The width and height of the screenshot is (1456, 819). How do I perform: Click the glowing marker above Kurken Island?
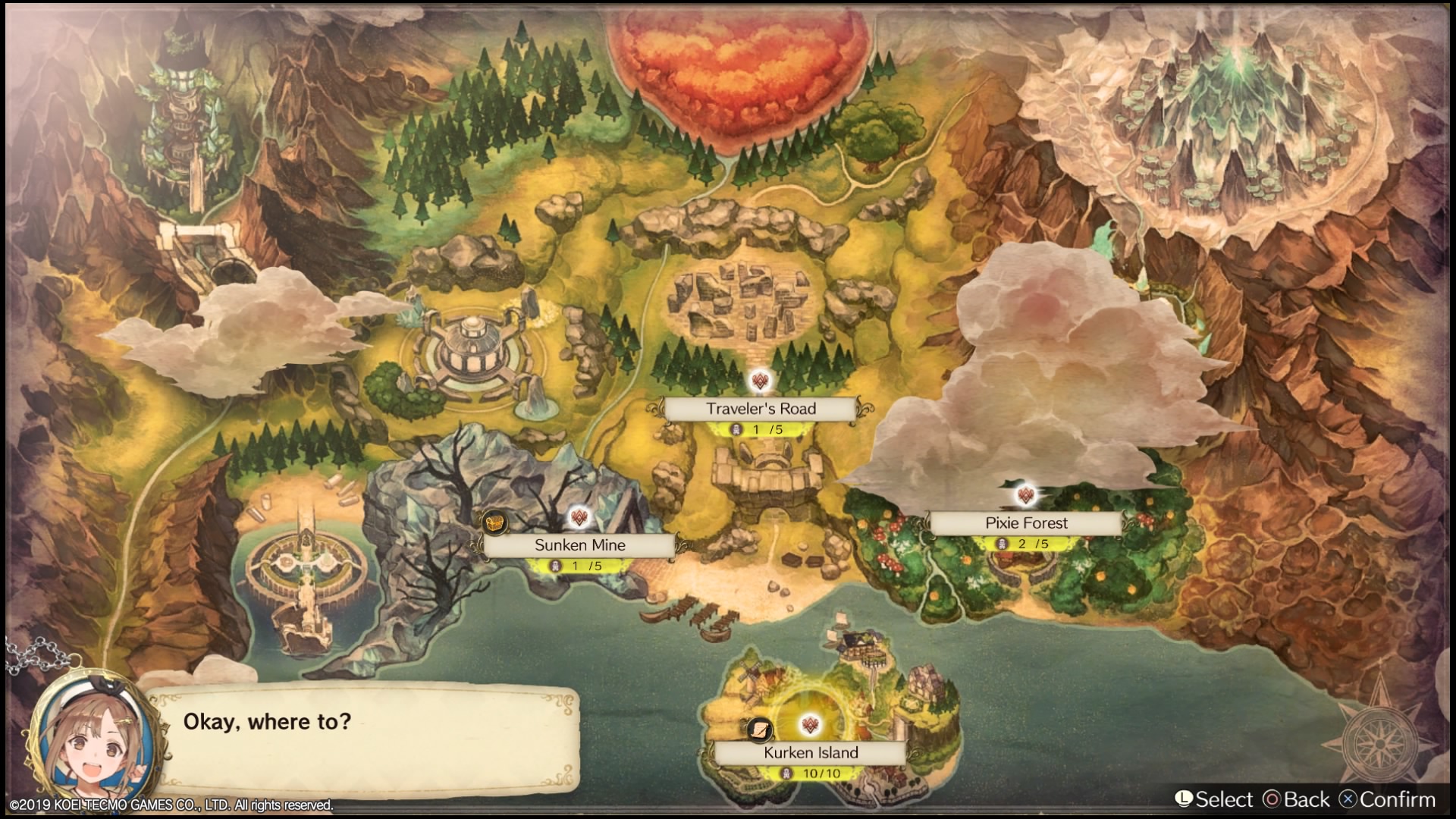[811, 726]
